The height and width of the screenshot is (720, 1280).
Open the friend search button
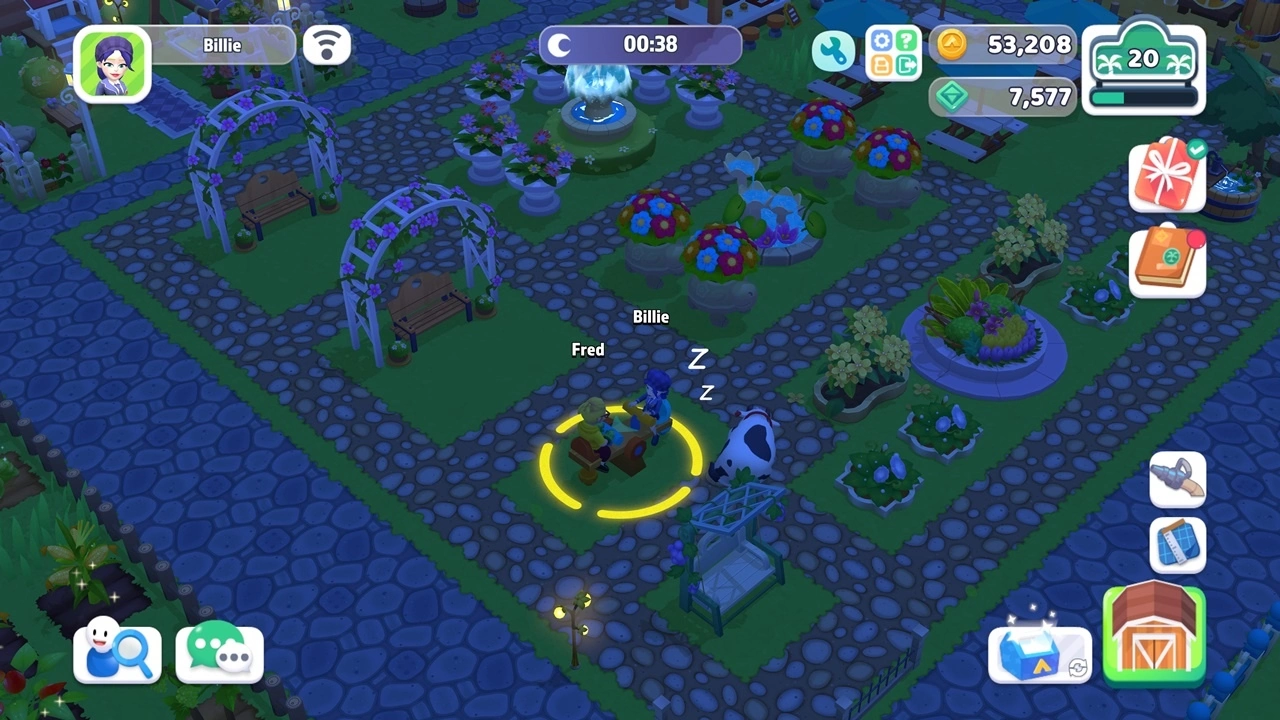tap(118, 653)
